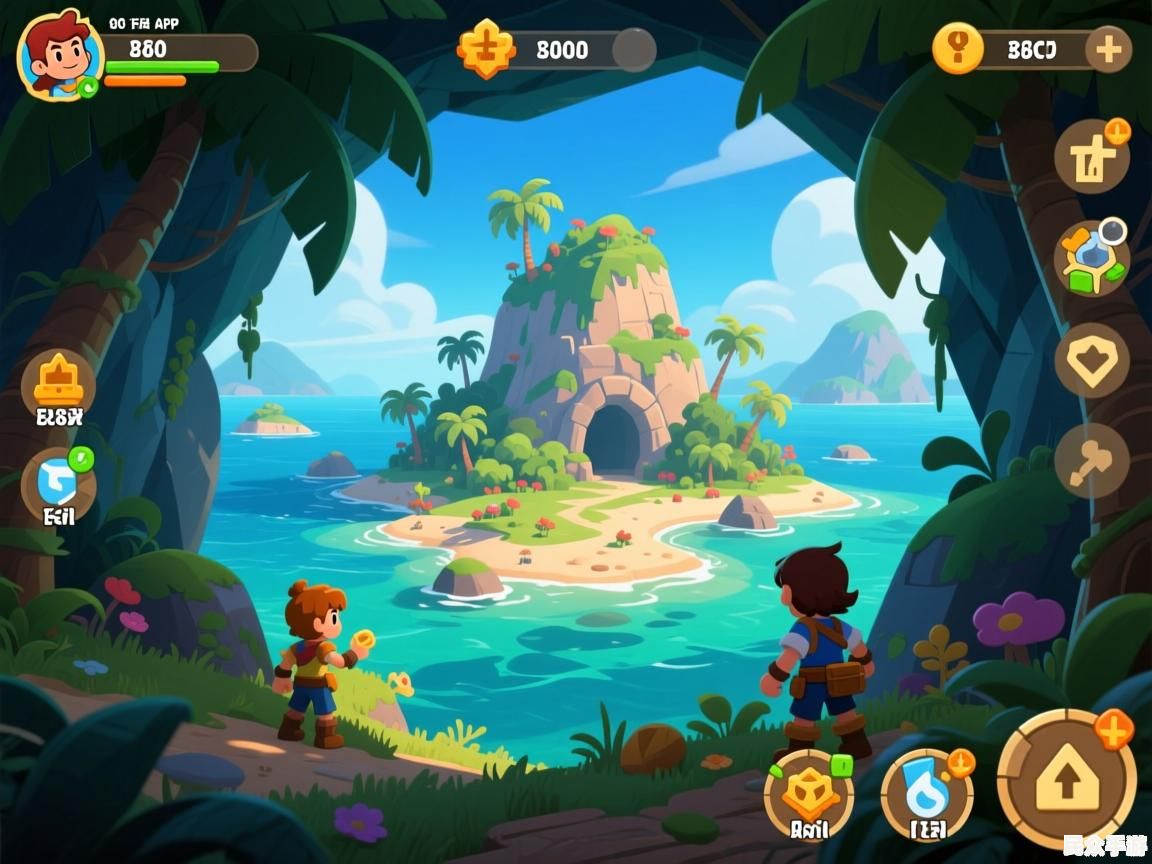Click the orange badge currency icon
The image size is (1152, 864).
pos(485,49)
